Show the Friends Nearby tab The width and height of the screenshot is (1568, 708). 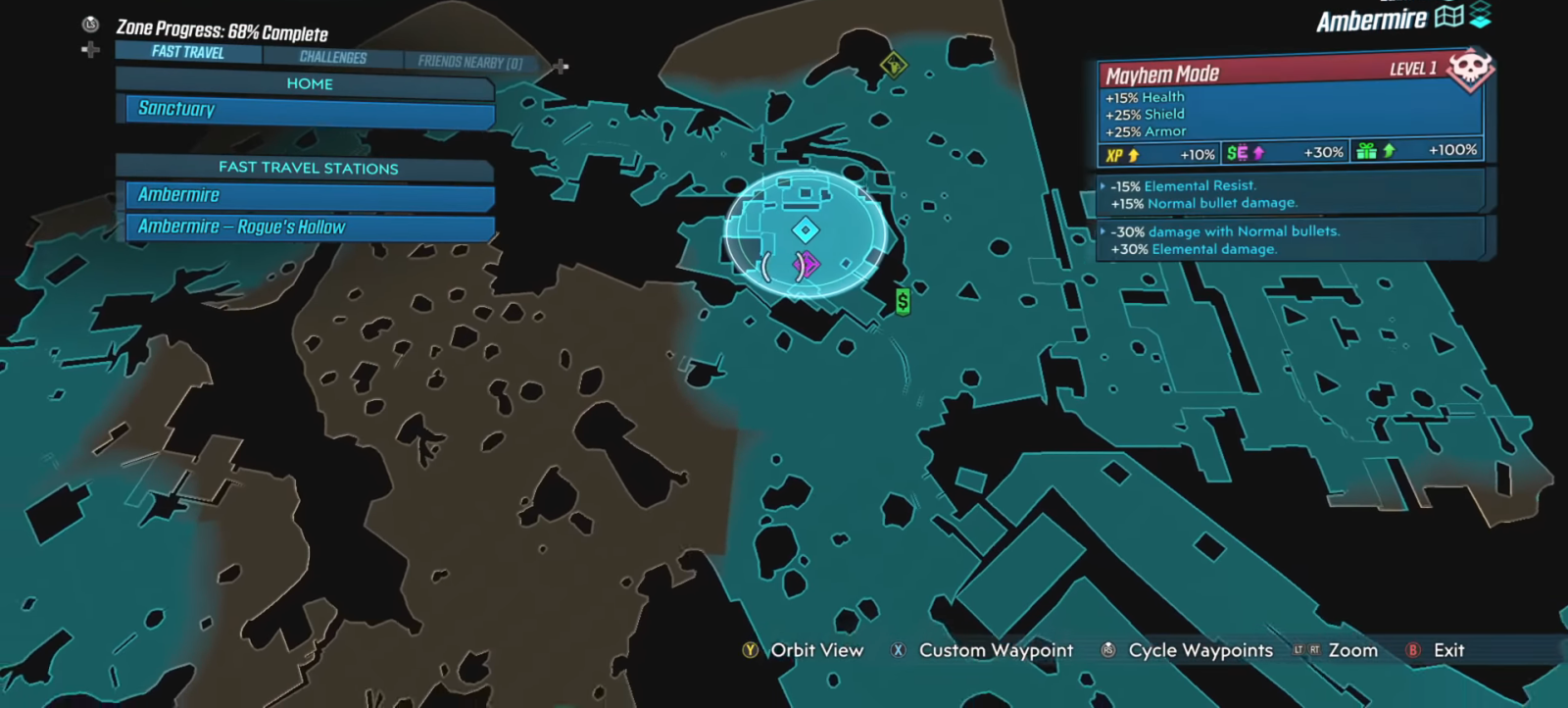[469, 63]
